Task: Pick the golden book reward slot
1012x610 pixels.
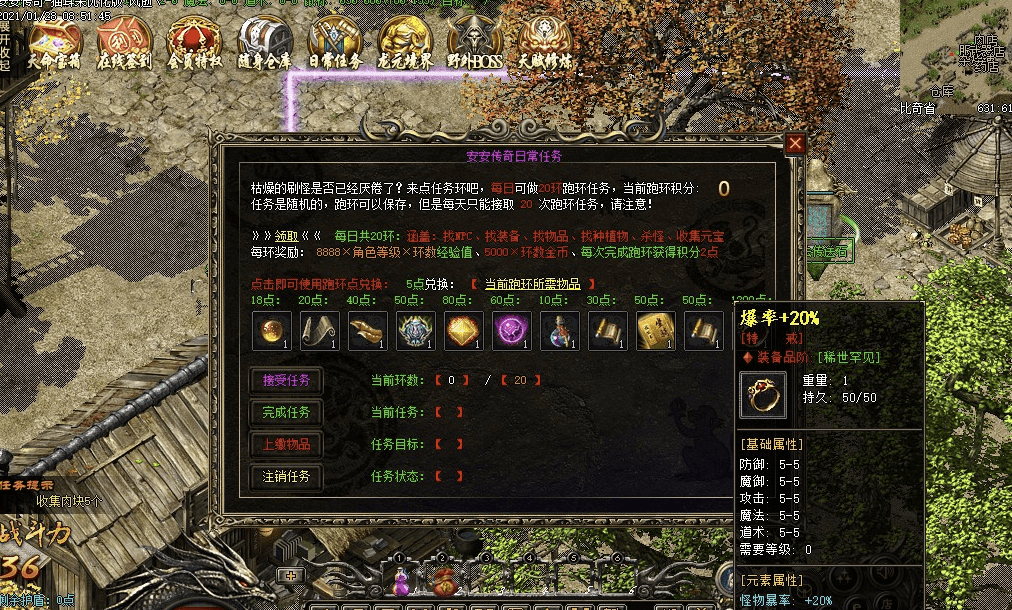Action: pyautogui.click(x=656, y=331)
